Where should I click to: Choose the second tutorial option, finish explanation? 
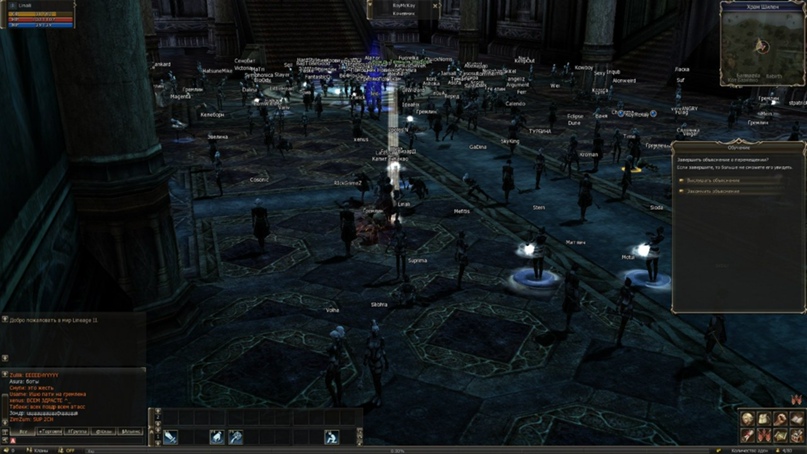(x=711, y=191)
